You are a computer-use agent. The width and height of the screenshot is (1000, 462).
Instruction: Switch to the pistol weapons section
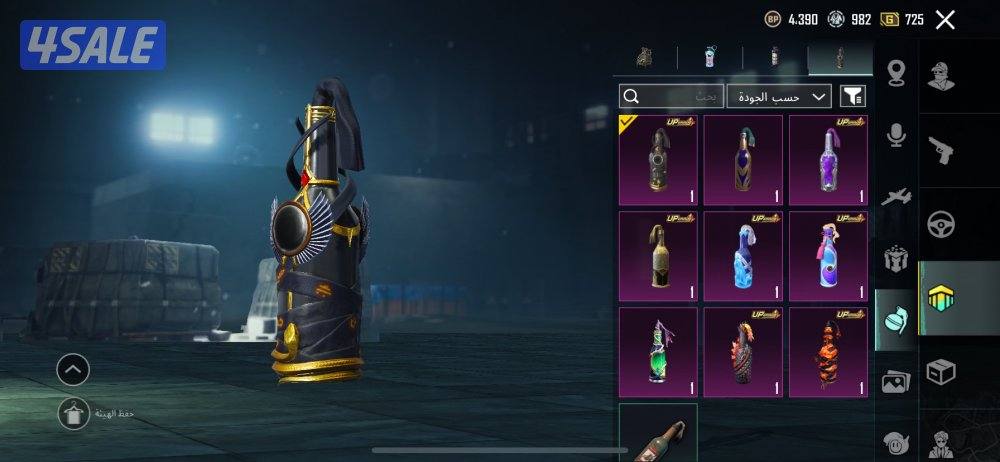(x=941, y=149)
